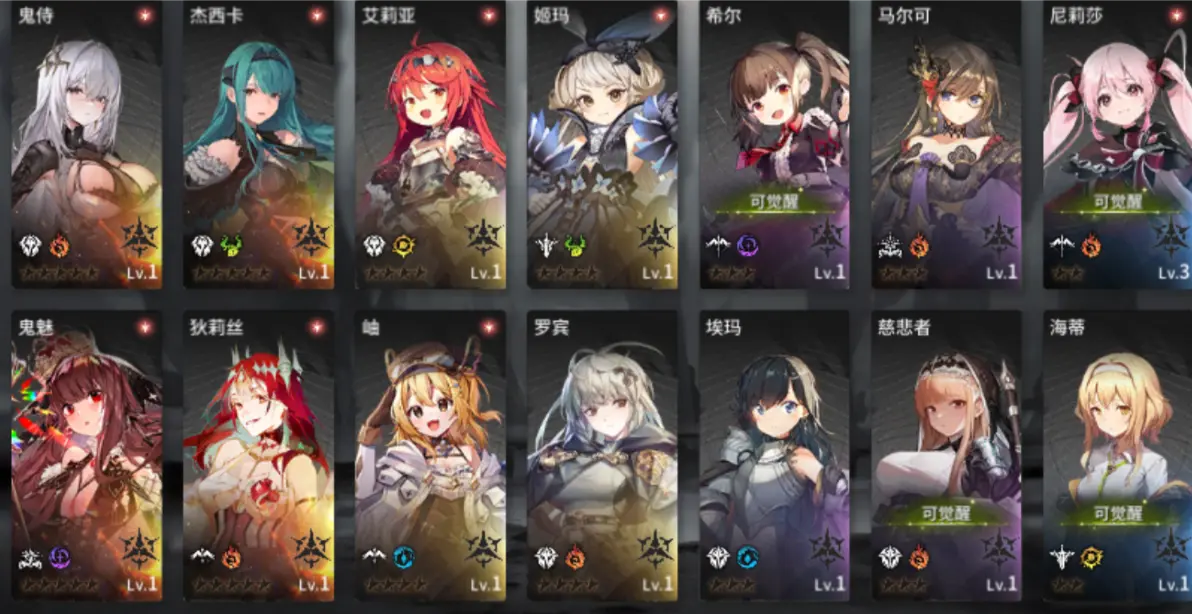Select the 慈悲者 character card
Image resolution: width=1192 pixels, height=614 pixels.
click(946, 455)
